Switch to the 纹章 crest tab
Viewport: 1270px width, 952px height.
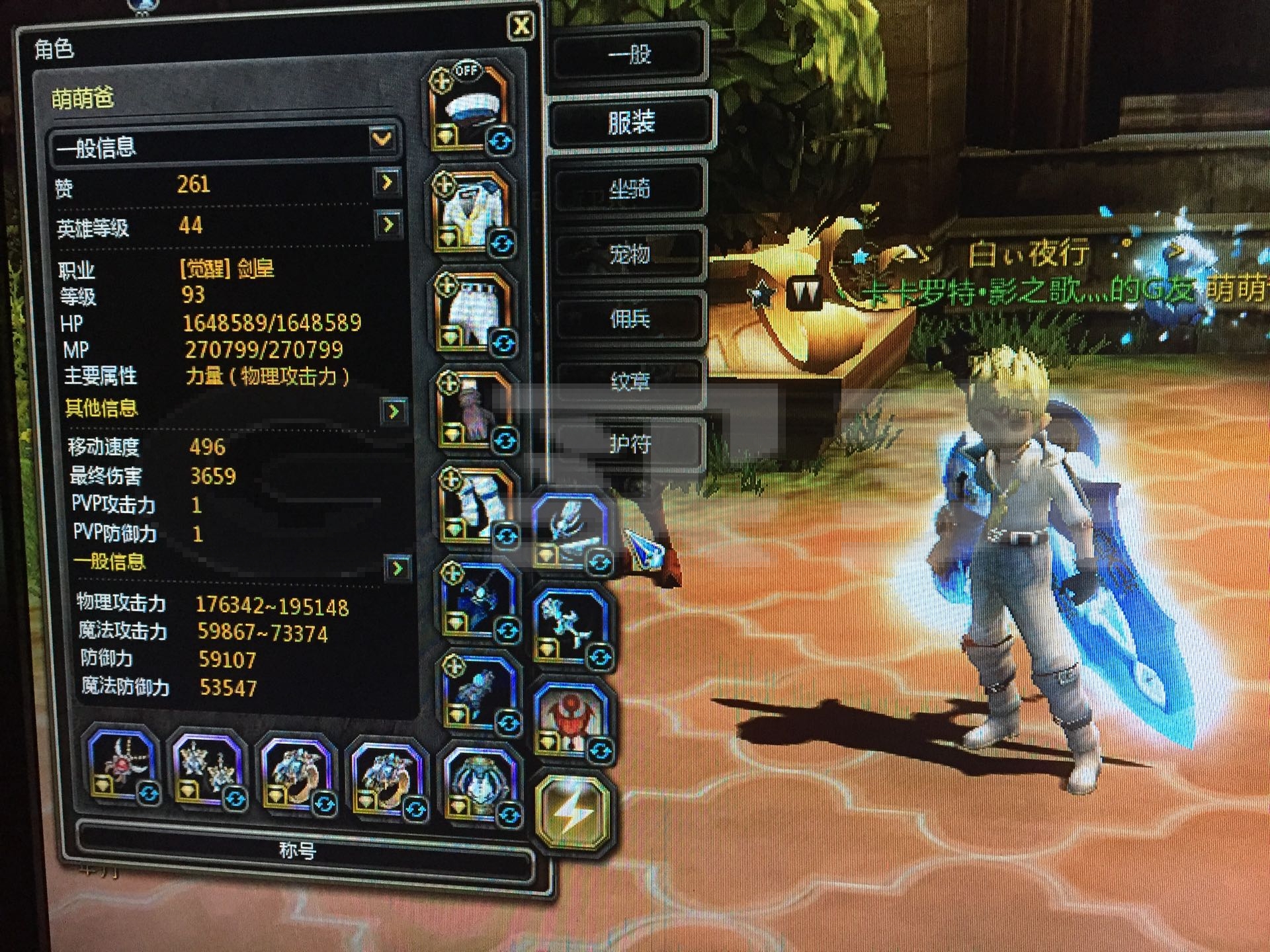click(x=629, y=381)
